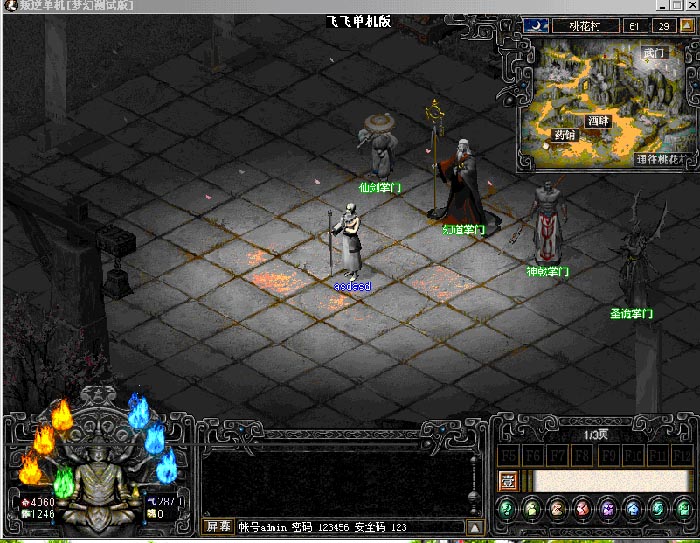Viewport: 700px width, 543px height.
Task: Click the green flame beside the statue
Action: pos(63,484)
